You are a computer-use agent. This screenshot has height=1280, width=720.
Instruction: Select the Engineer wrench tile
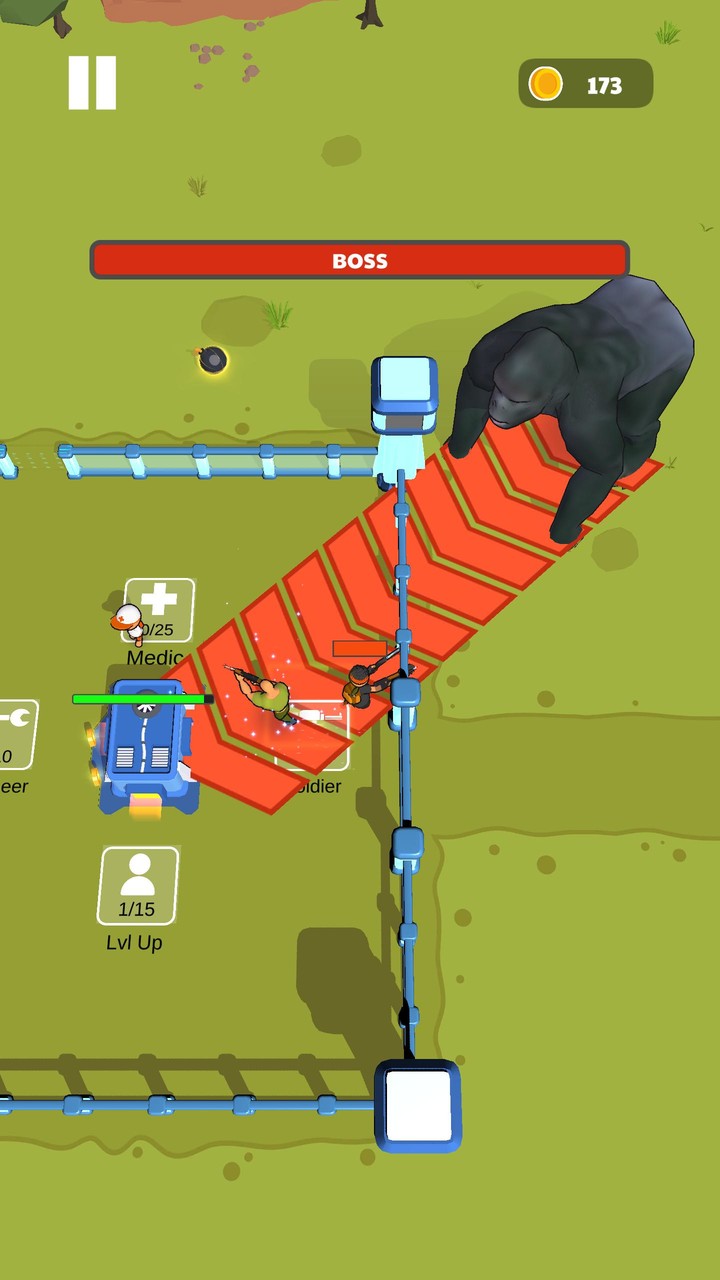click(x=16, y=733)
